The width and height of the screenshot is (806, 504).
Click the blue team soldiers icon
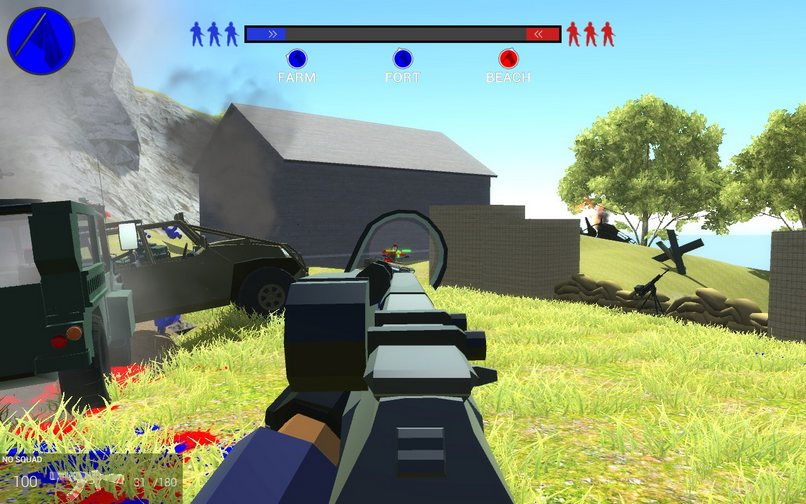(x=214, y=34)
